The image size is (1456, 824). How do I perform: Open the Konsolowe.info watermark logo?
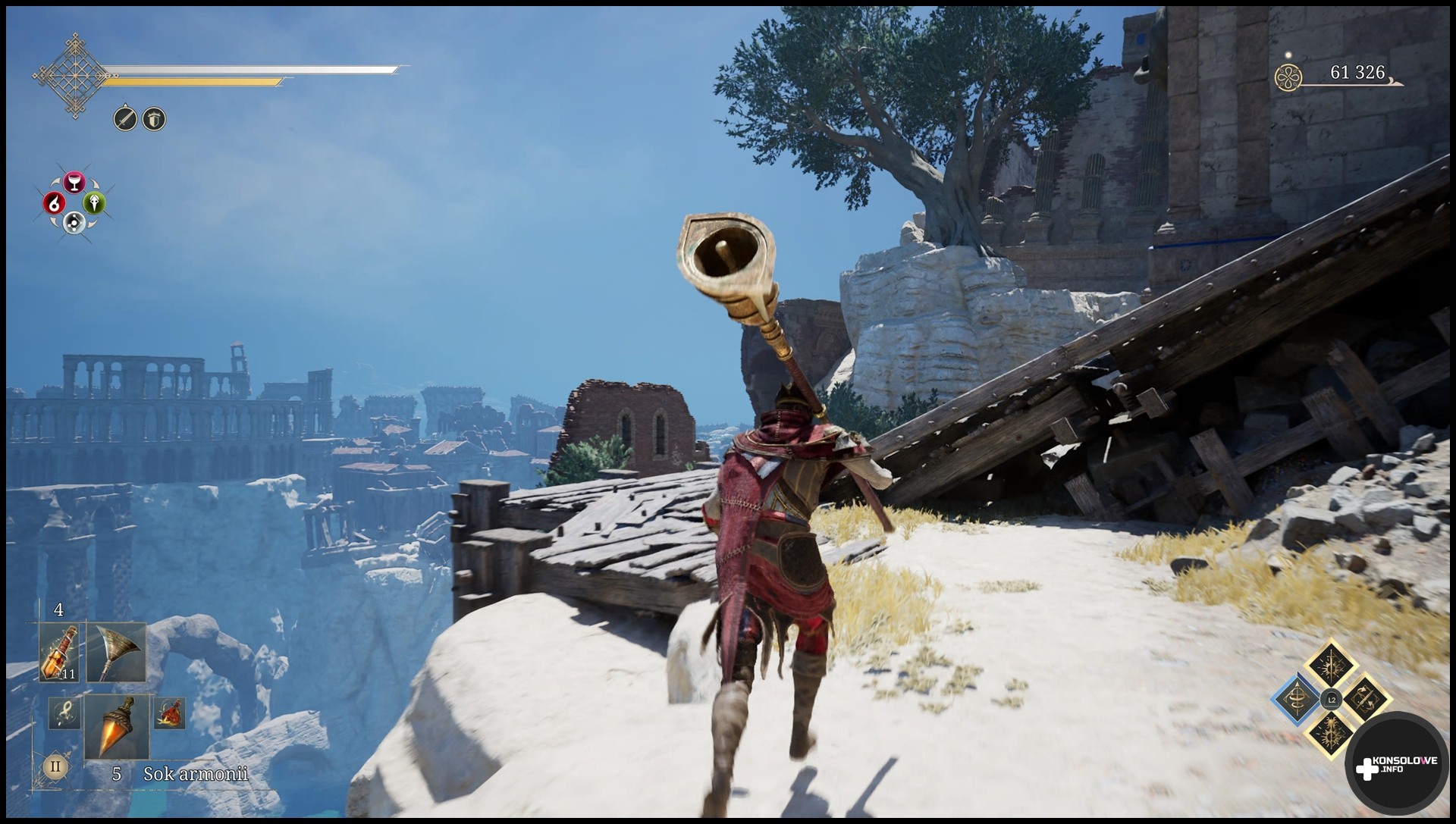coord(1397,766)
